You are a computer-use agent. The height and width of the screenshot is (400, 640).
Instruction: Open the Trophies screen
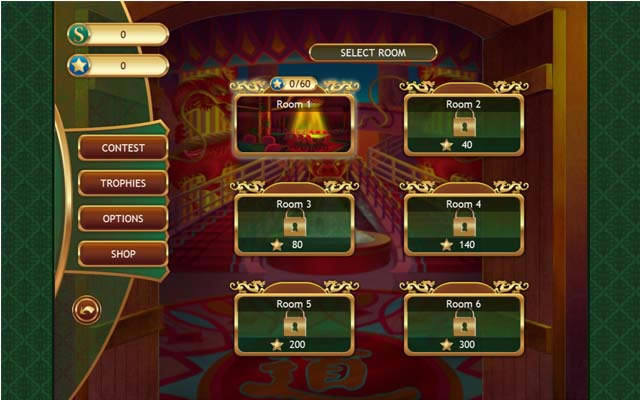pos(122,183)
